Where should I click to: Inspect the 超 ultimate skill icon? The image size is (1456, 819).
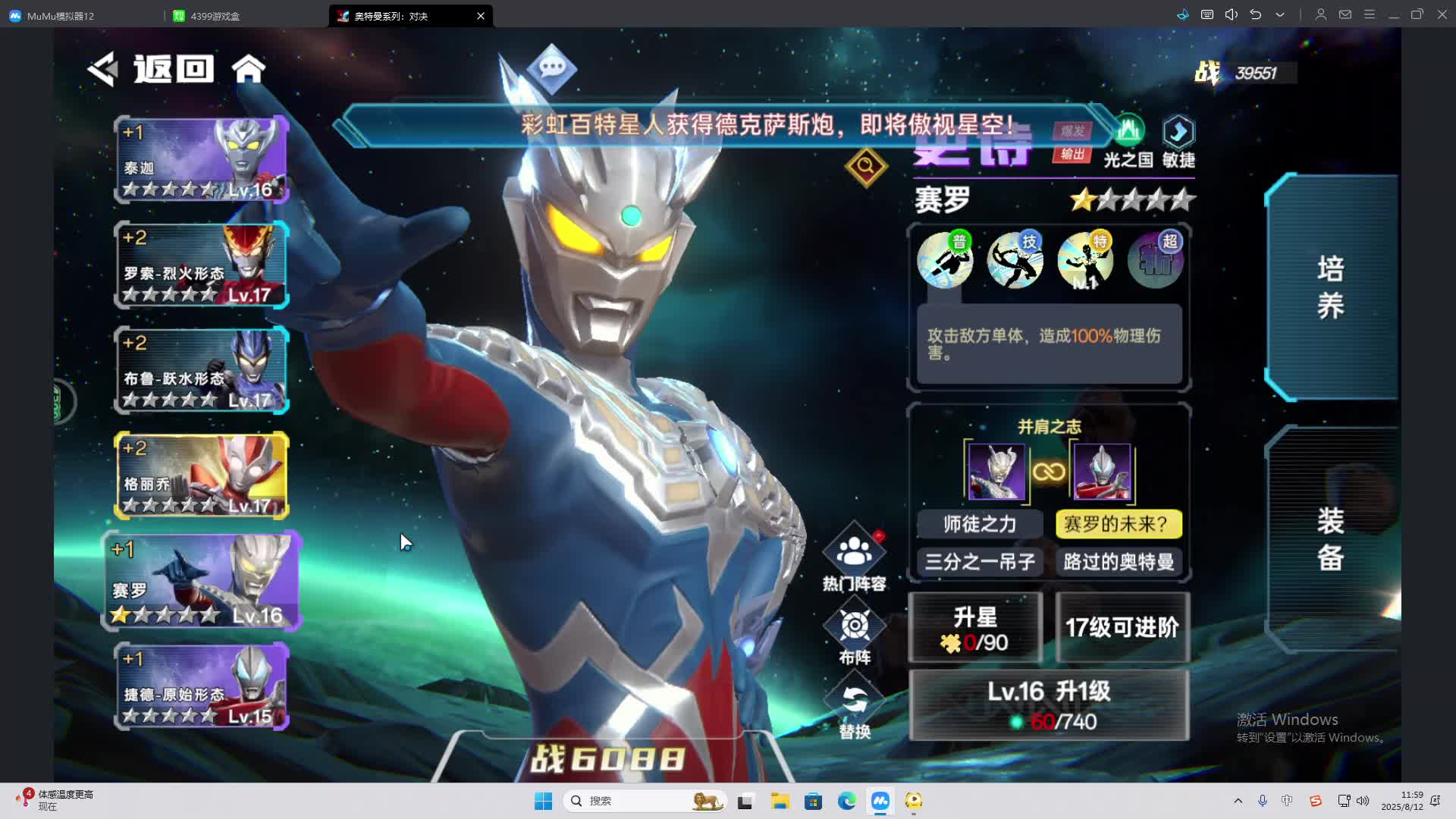(x=1155, y=260)
